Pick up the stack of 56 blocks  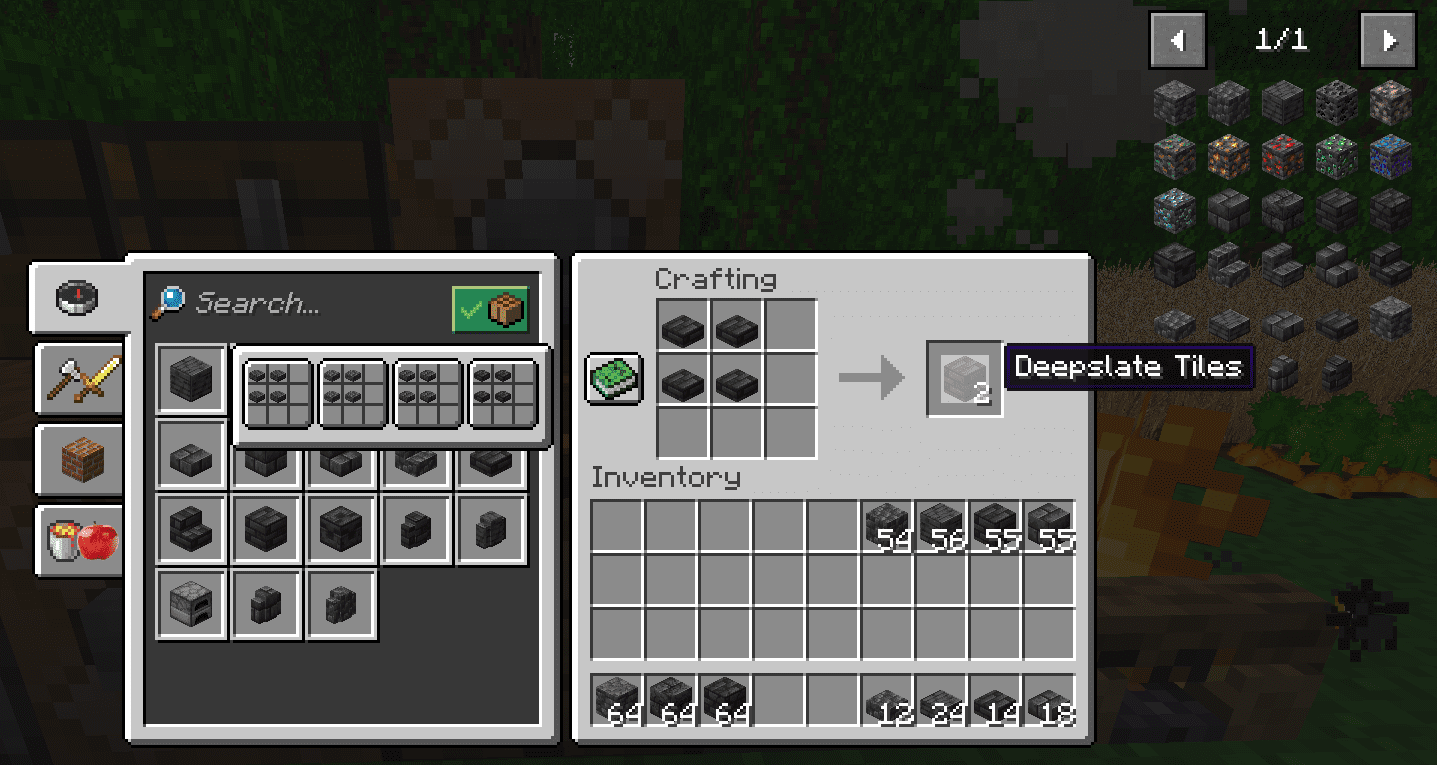pyautogui.click(x=941, y=526)
